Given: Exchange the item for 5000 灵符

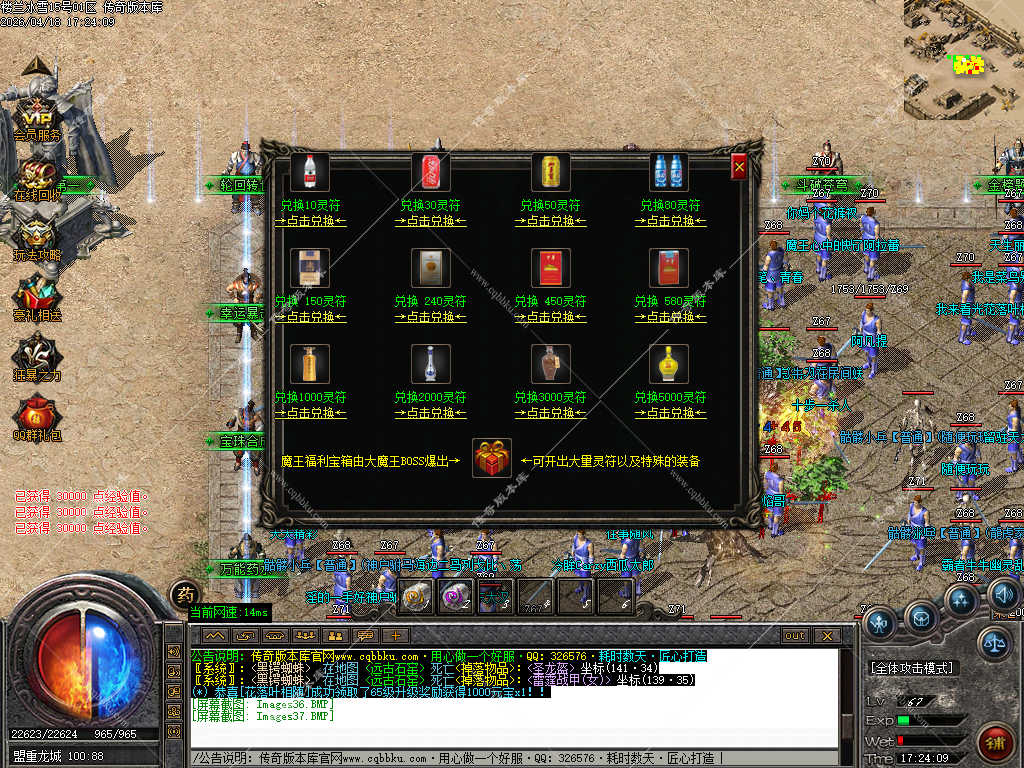Looking at the screenshot, I should (x=670, y=413).
